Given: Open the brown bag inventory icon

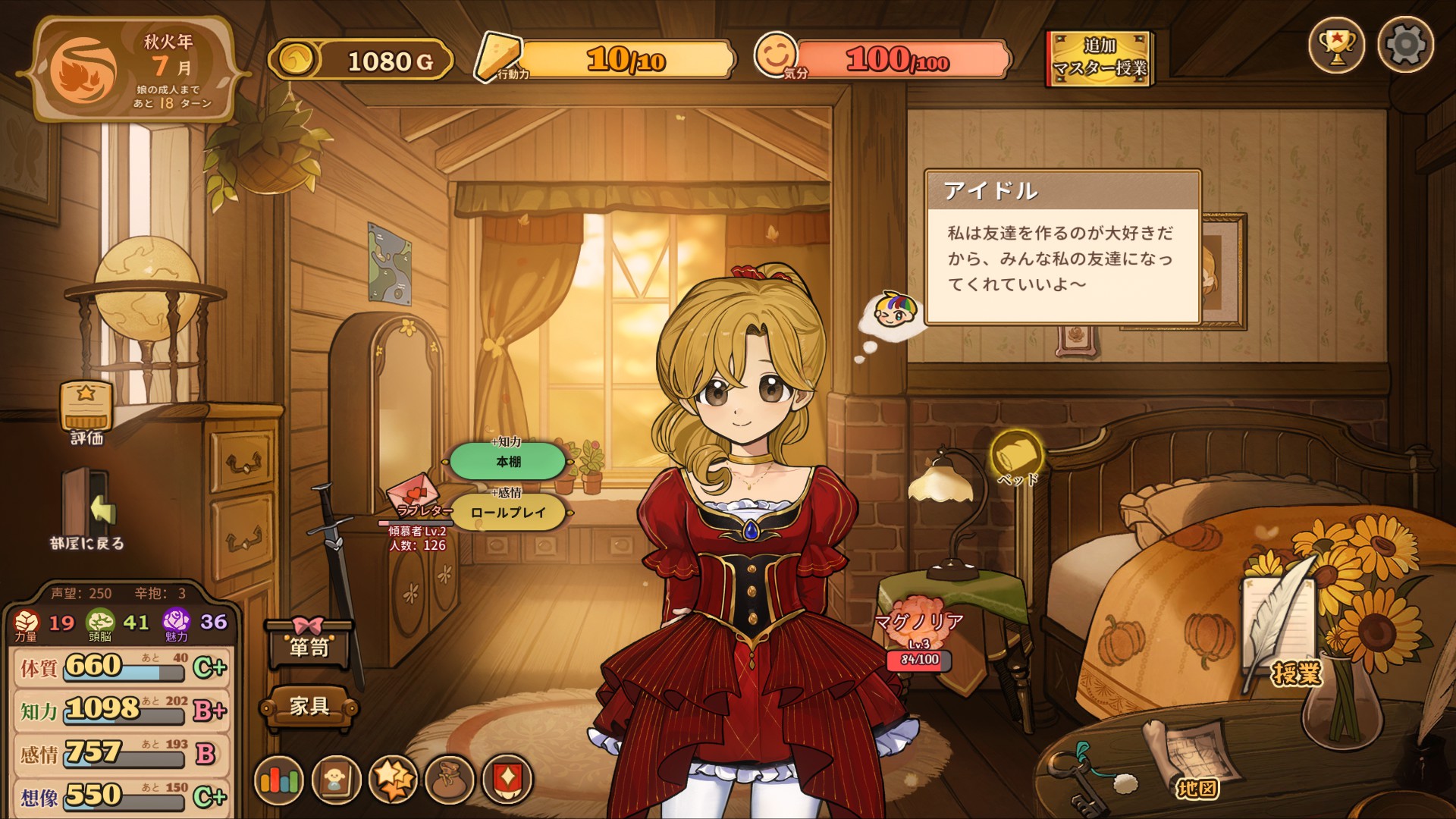Looking at the screenshot, I should (450, 780).
